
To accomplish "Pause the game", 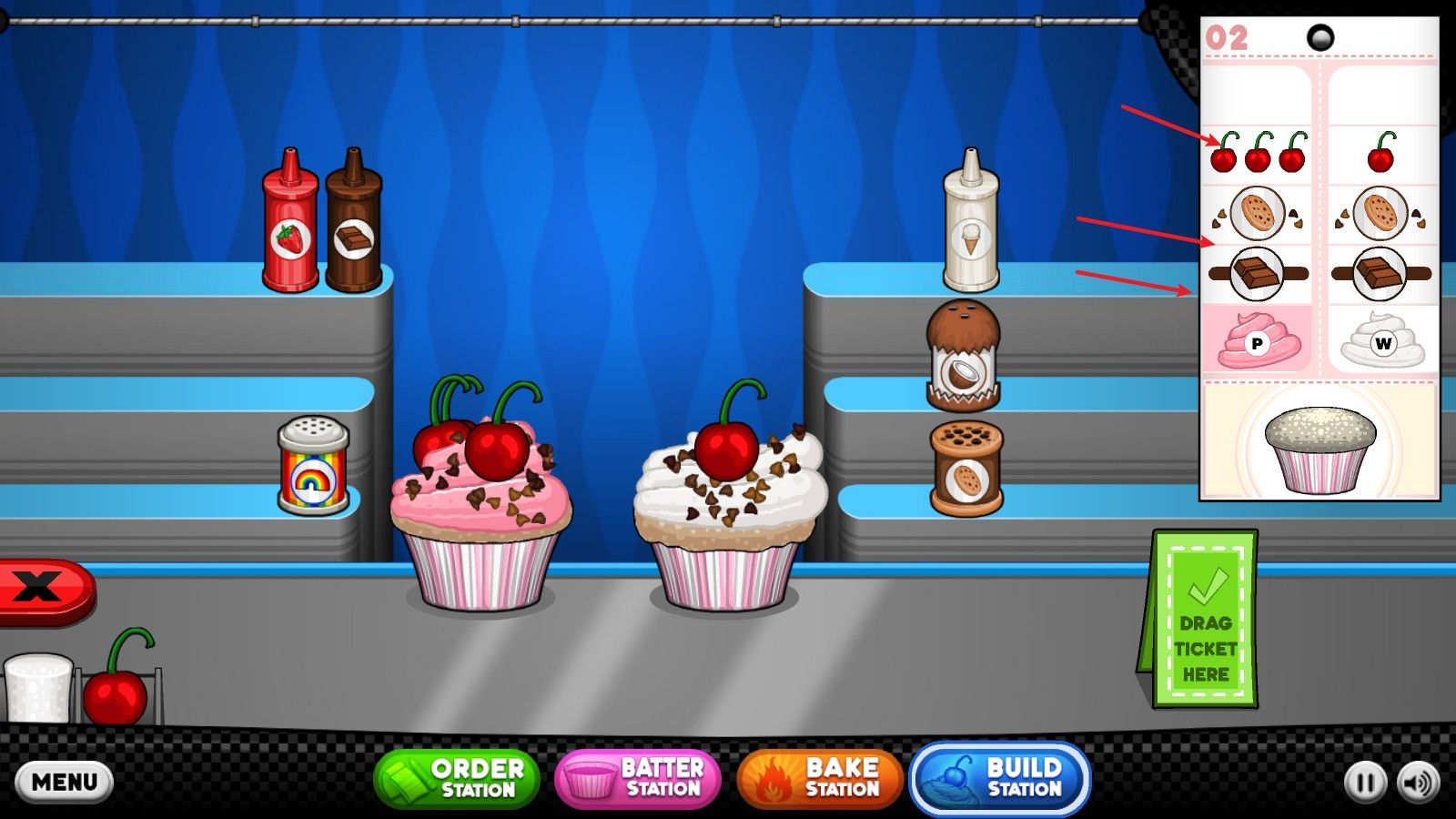I will tap(1365, 783).
